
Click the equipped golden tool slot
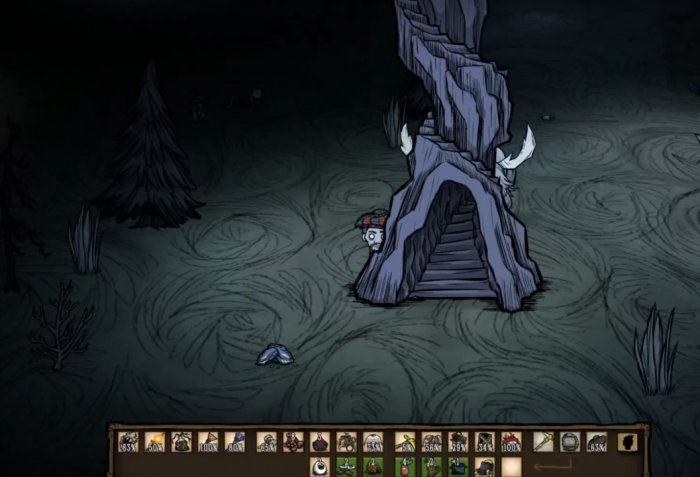[x=543, y=441]
